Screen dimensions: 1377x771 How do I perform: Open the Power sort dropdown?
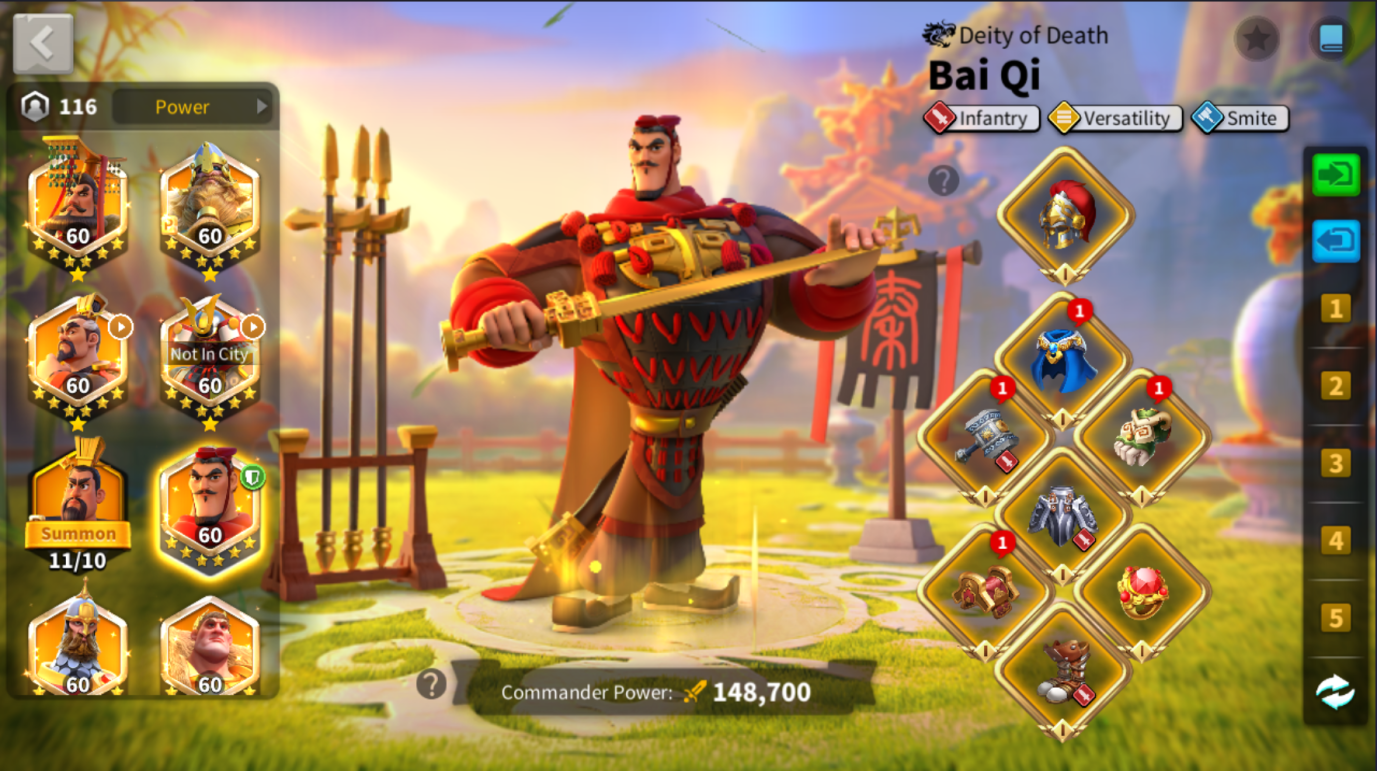click(192, 107)
